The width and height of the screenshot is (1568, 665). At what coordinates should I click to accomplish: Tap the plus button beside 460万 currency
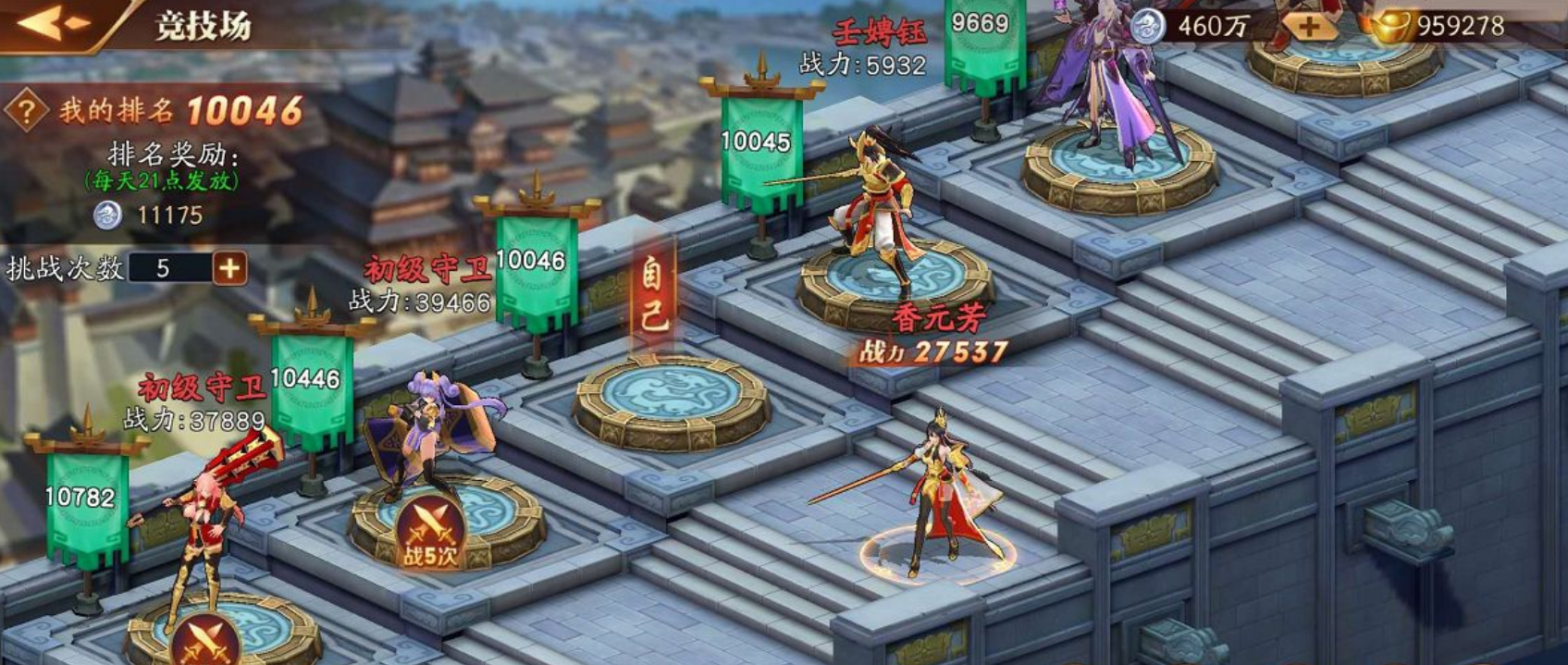click(x=1308, y=27)
